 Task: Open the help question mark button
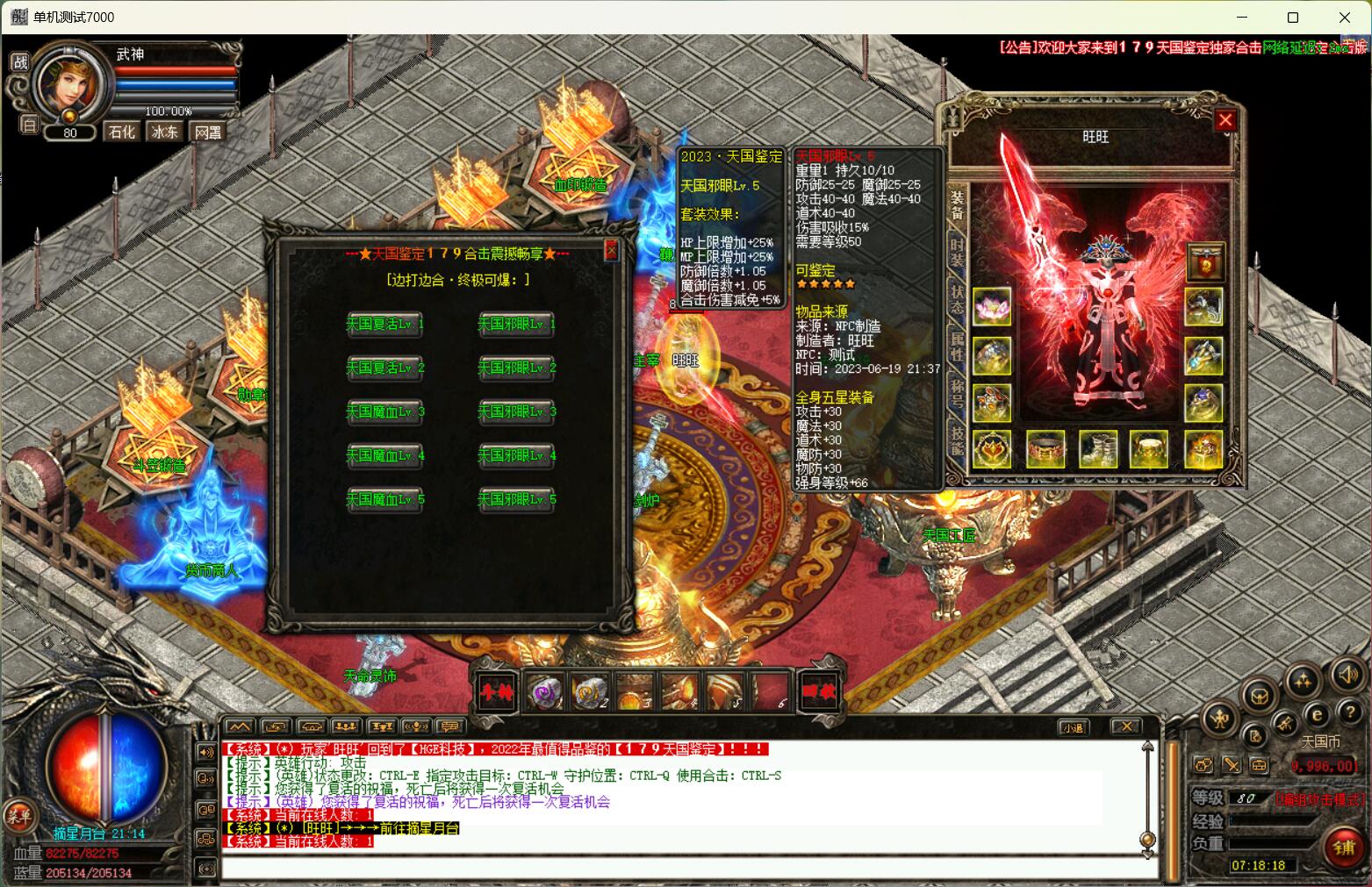1349,712
